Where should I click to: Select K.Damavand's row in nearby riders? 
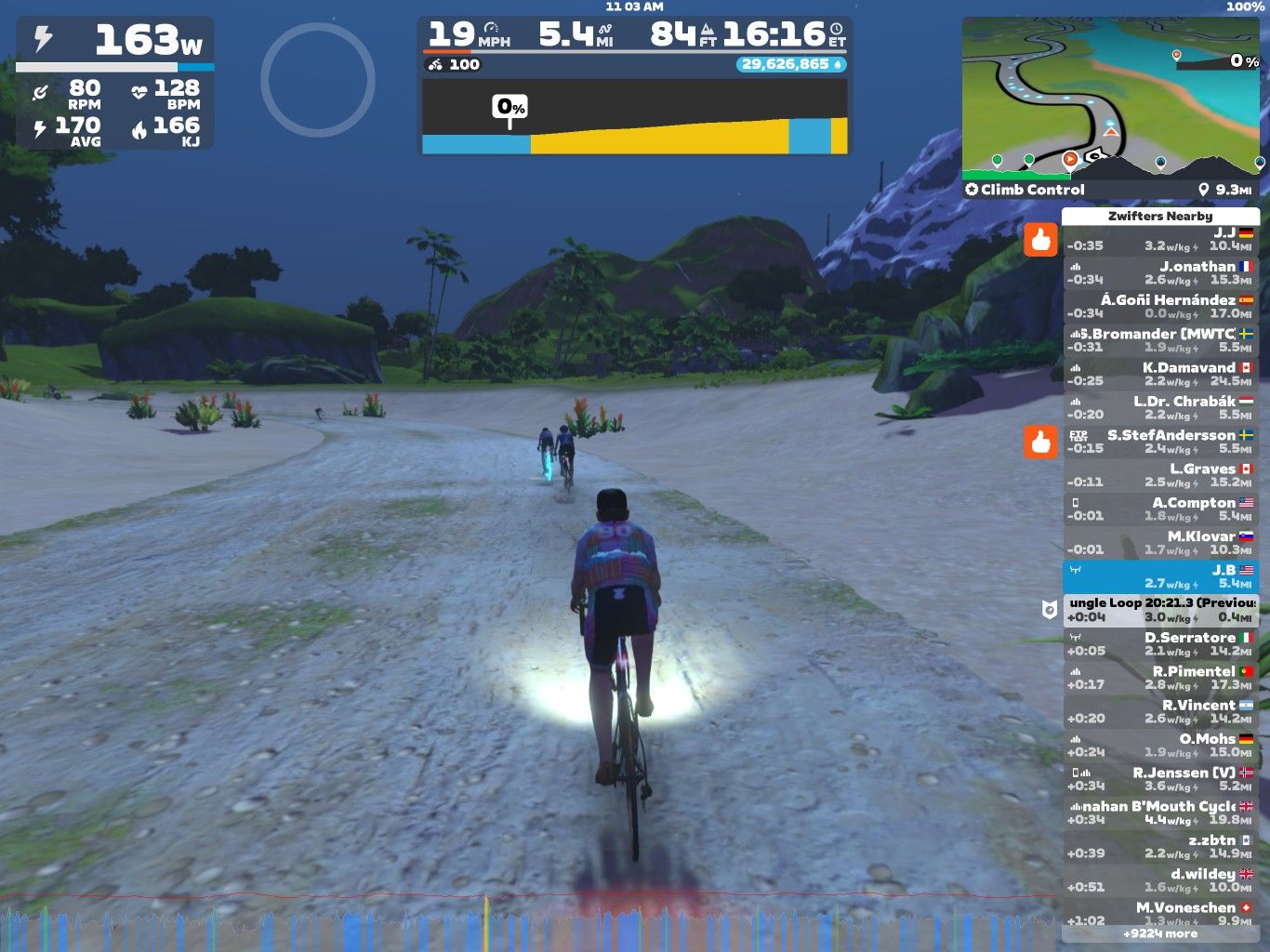[1160, 374]
